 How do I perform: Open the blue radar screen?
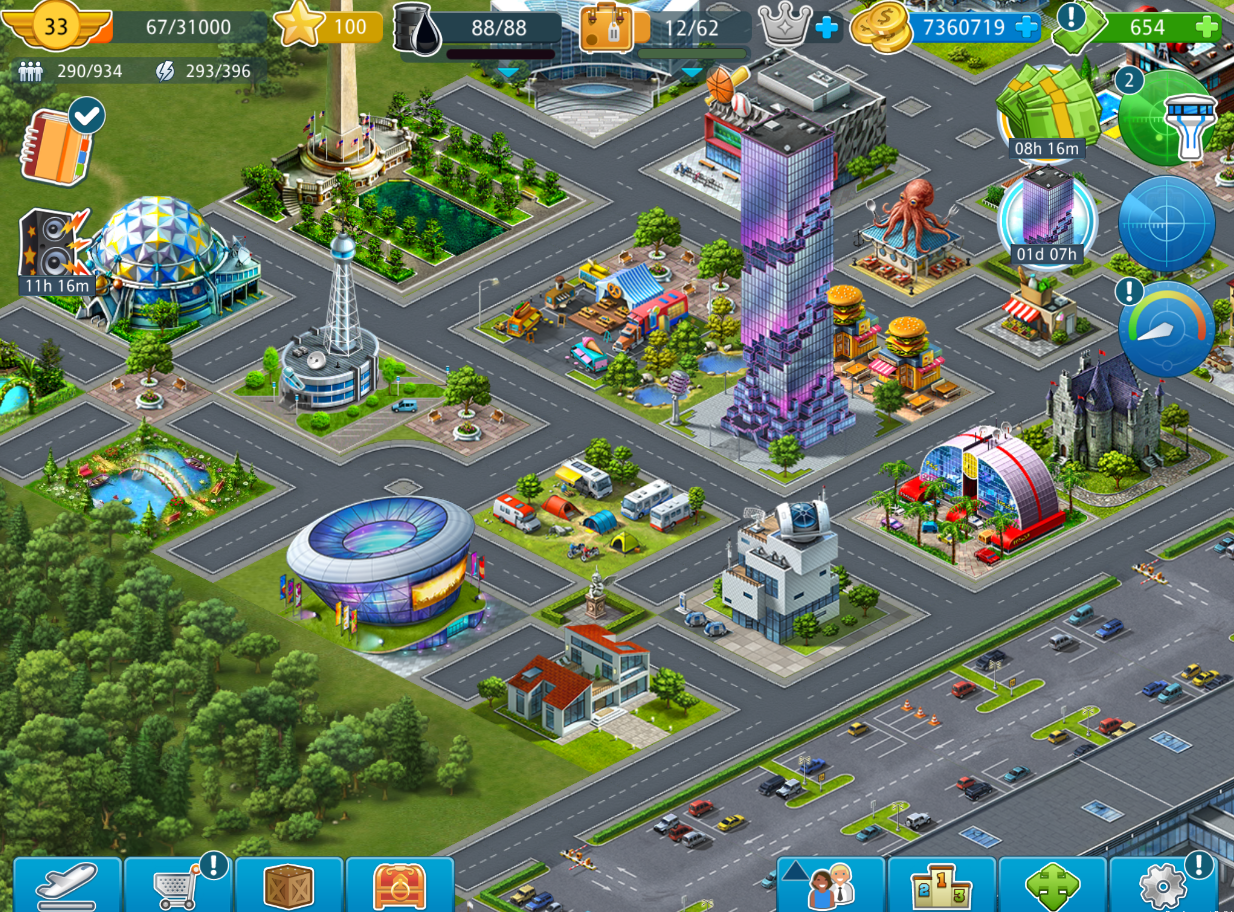pyautogui.click(x=1166, y=223)
